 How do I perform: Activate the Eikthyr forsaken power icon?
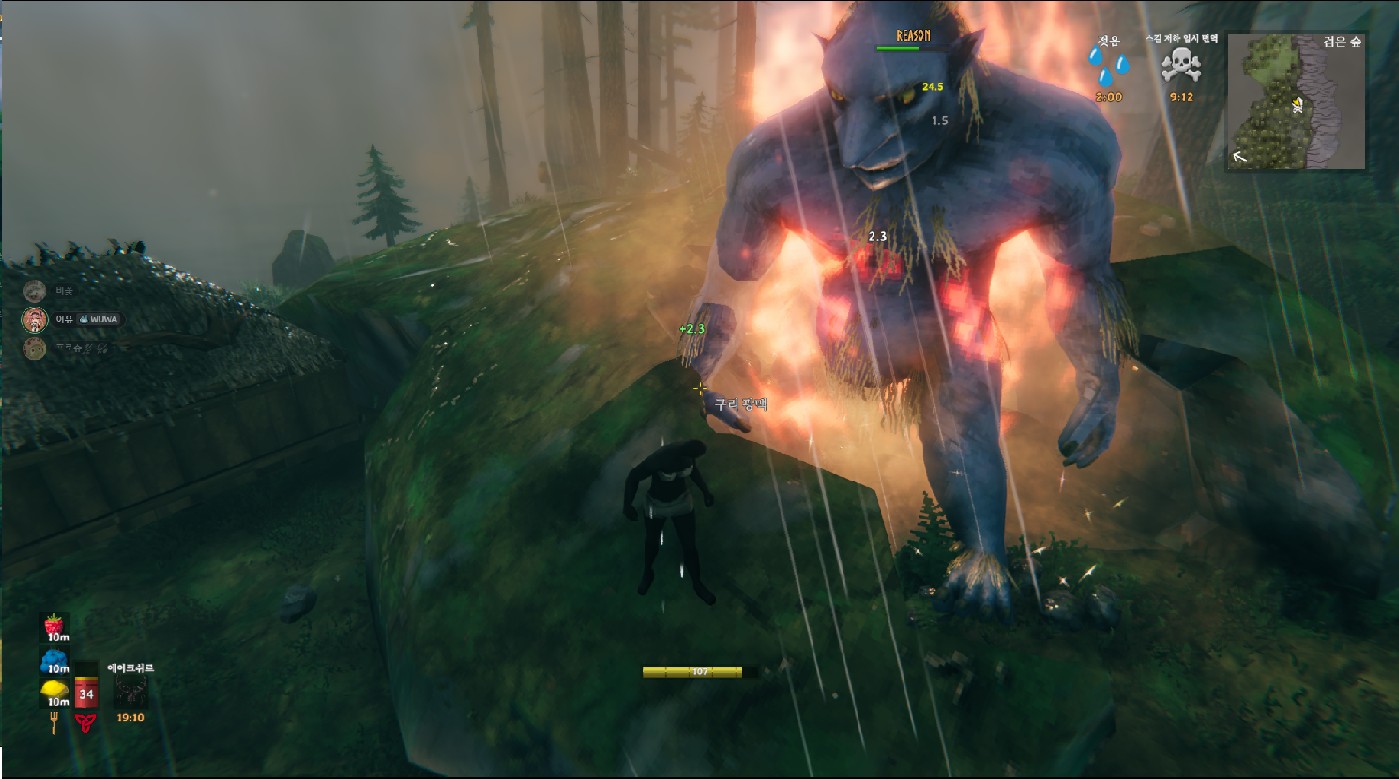pyautogui.click(x=130, y=691)
